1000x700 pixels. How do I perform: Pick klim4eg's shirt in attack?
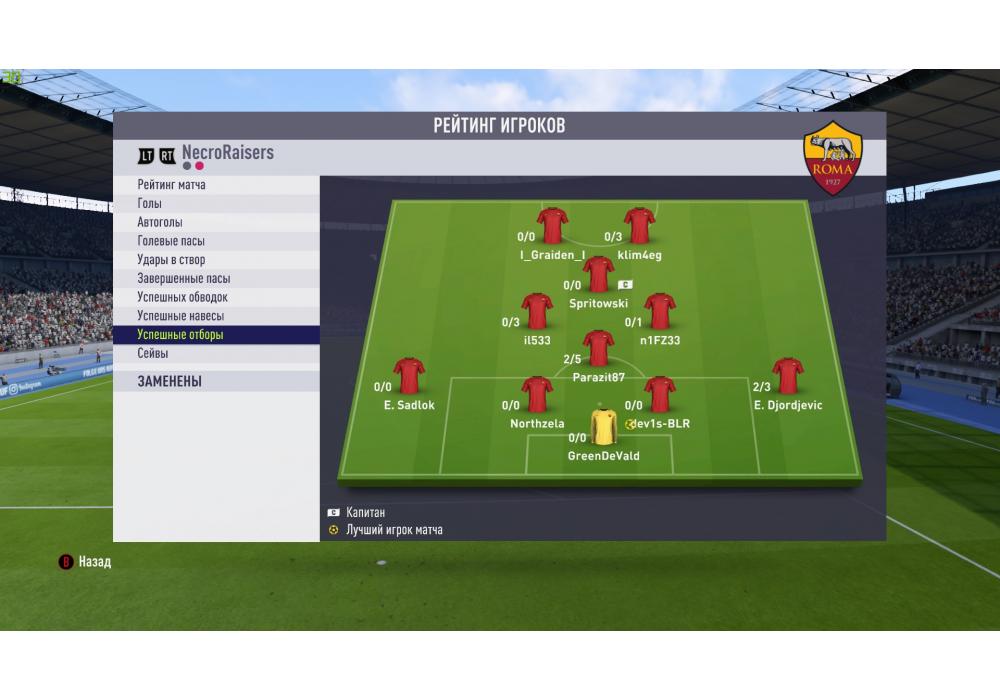pyautogui.click(x=639, y=226)
